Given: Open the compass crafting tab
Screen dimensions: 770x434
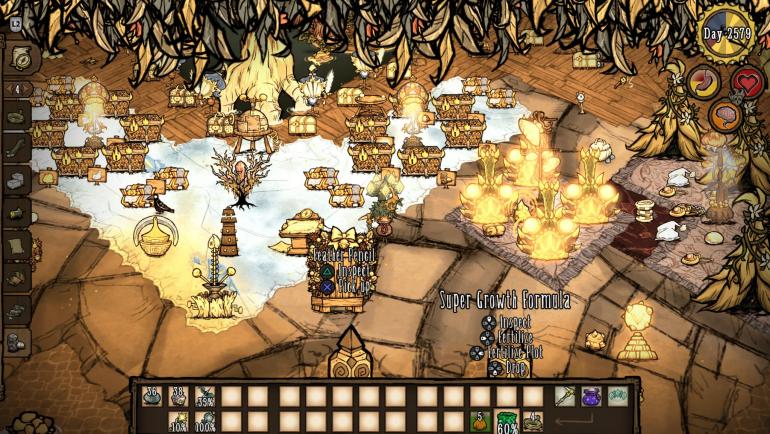Looking at the screenshot, I should click(x=19, y=57).
